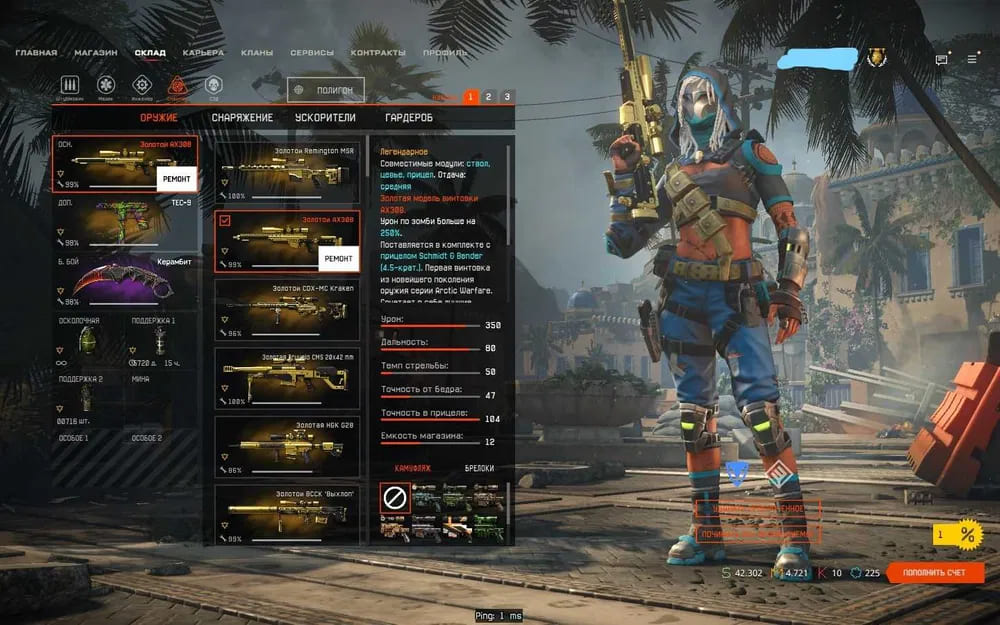Enter the Полигон shooting range
This screenshot has height=625, width=1000.
click(326, 90)
